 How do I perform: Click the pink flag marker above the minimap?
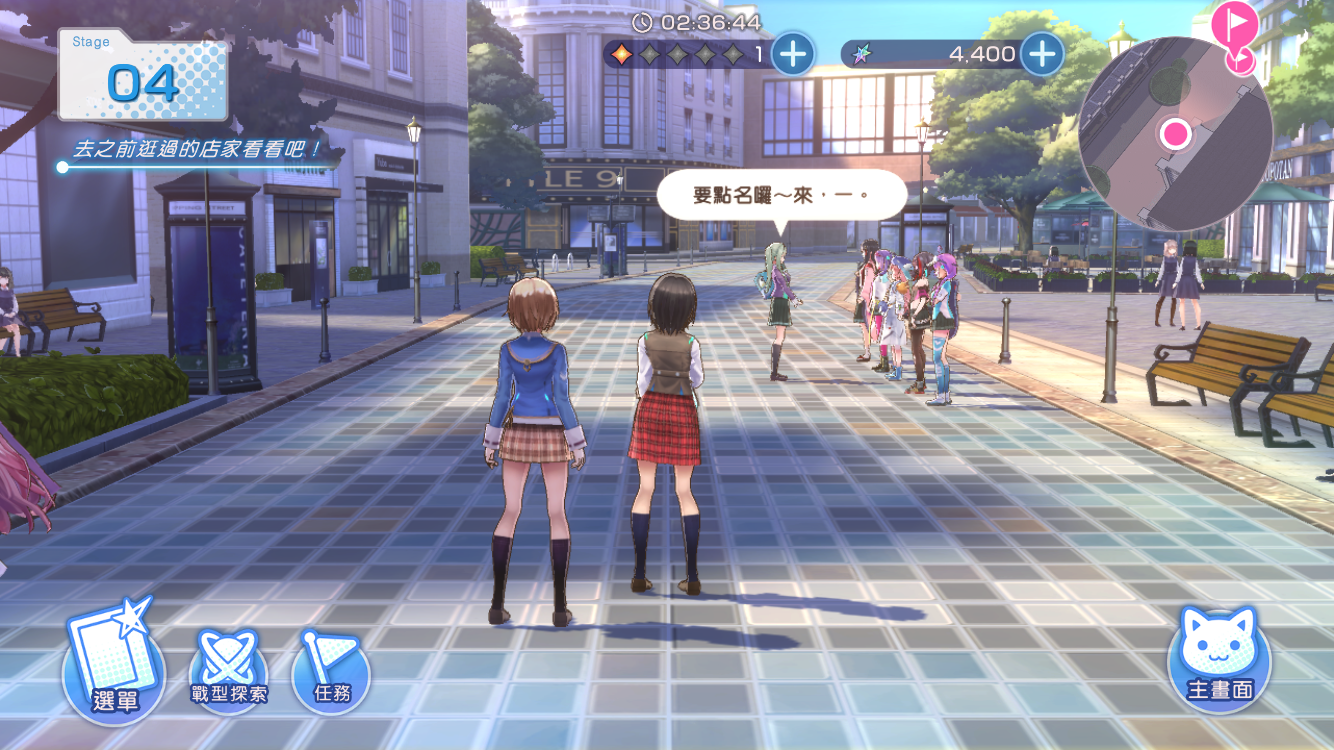[1234, 24]
